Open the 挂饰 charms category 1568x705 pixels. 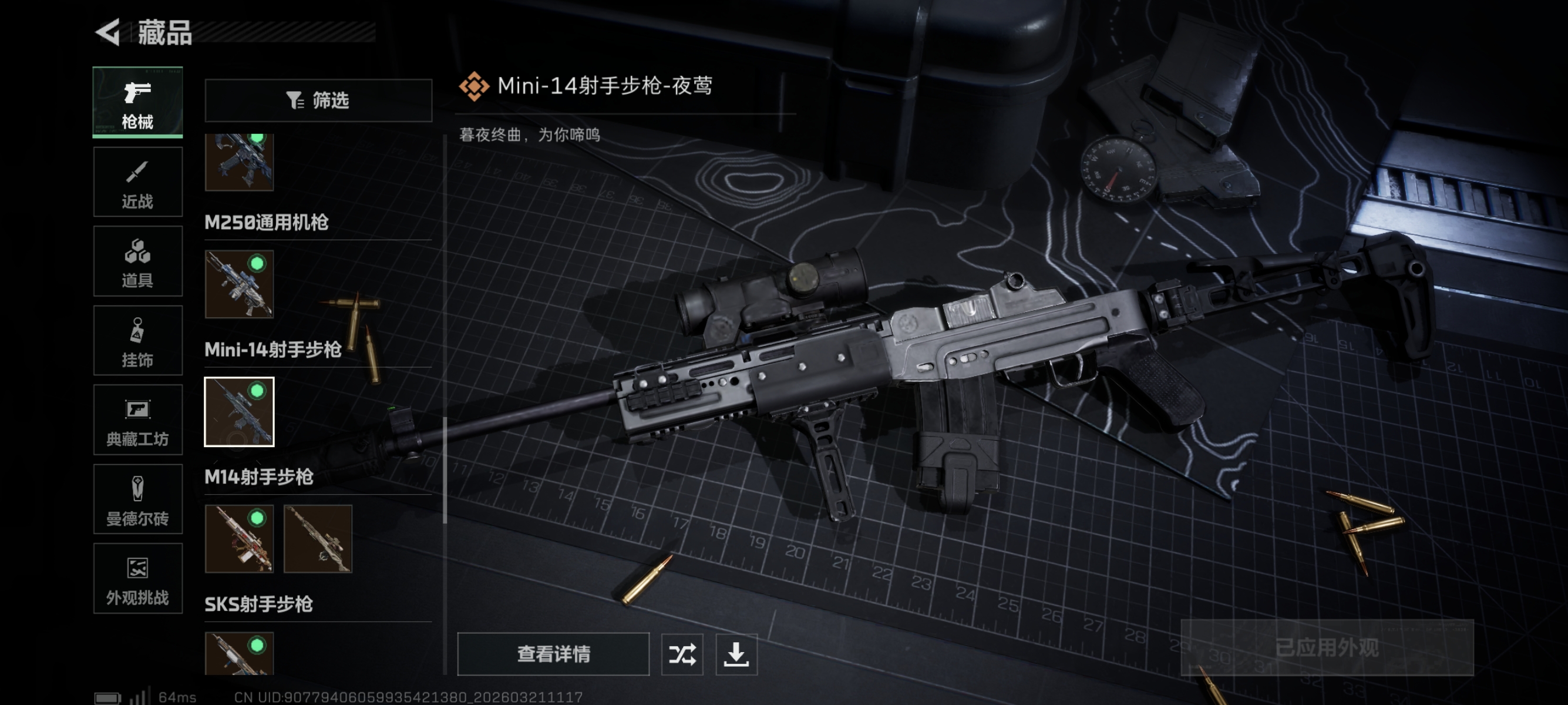click(137, 340)
